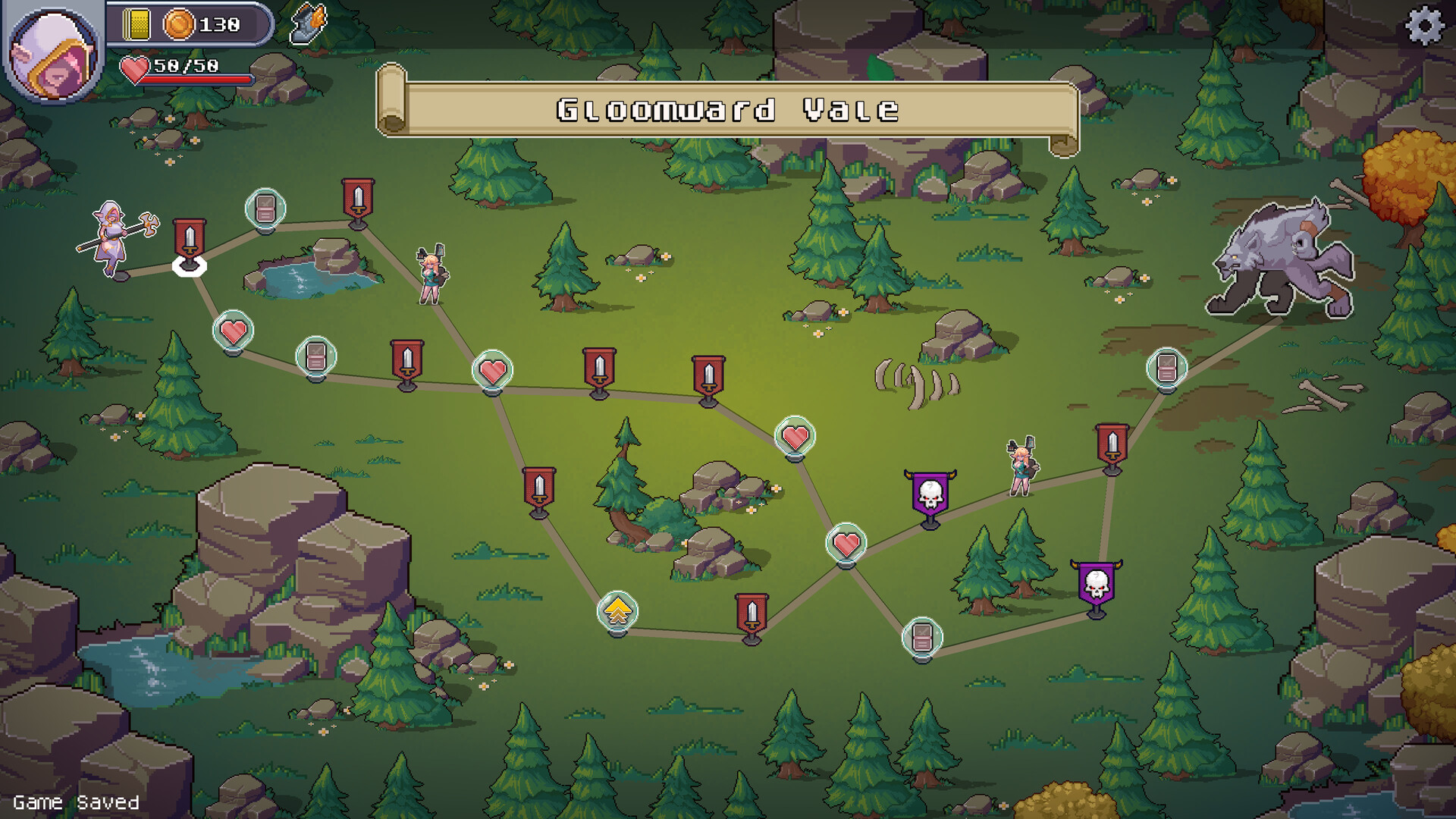This screenshot has height=819, width=1456.
Task: Select the gold arrow upgrade node
Action: point(617,611)
